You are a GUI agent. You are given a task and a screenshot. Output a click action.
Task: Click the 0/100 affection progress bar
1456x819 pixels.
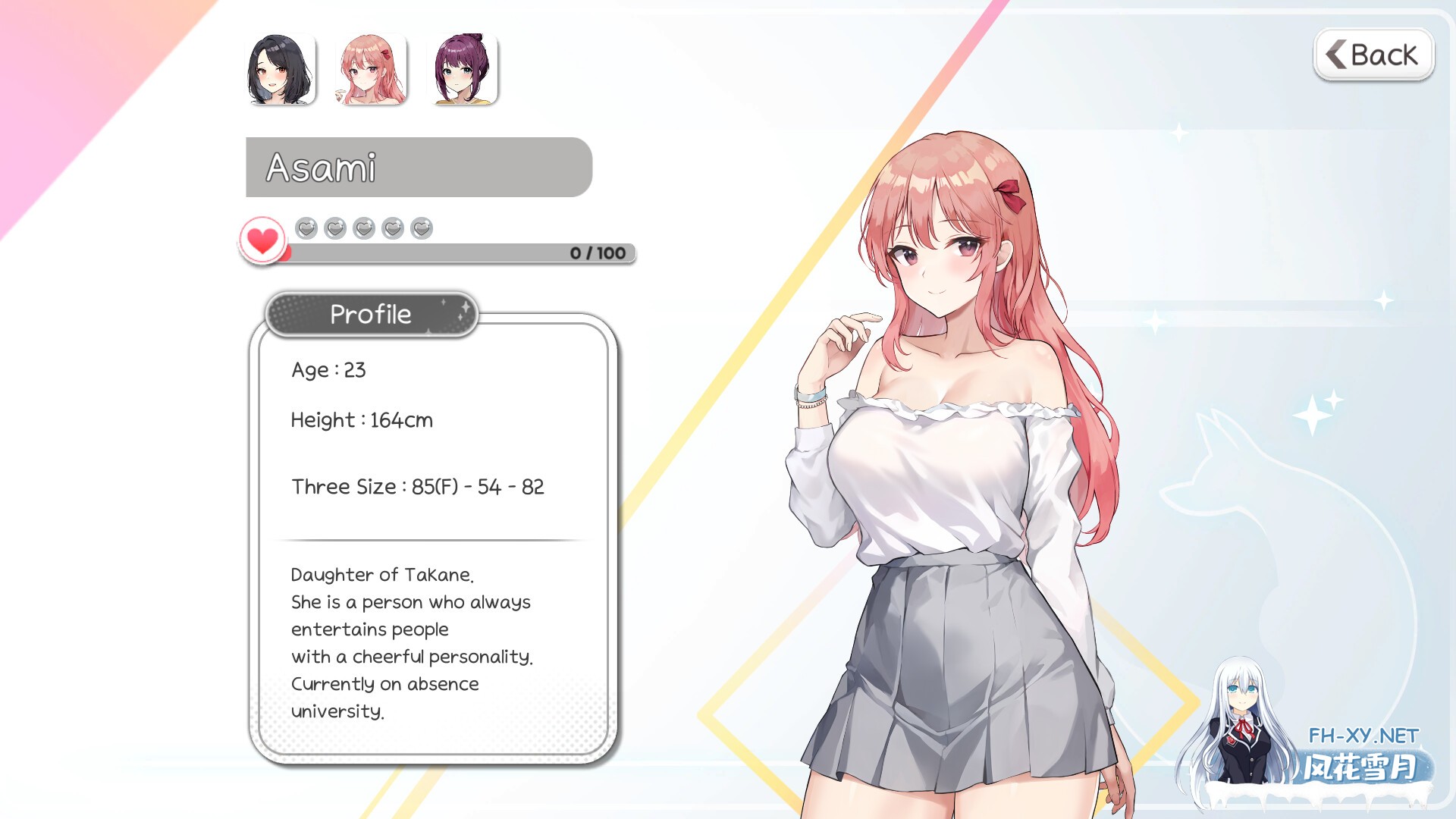click(455, 254)
